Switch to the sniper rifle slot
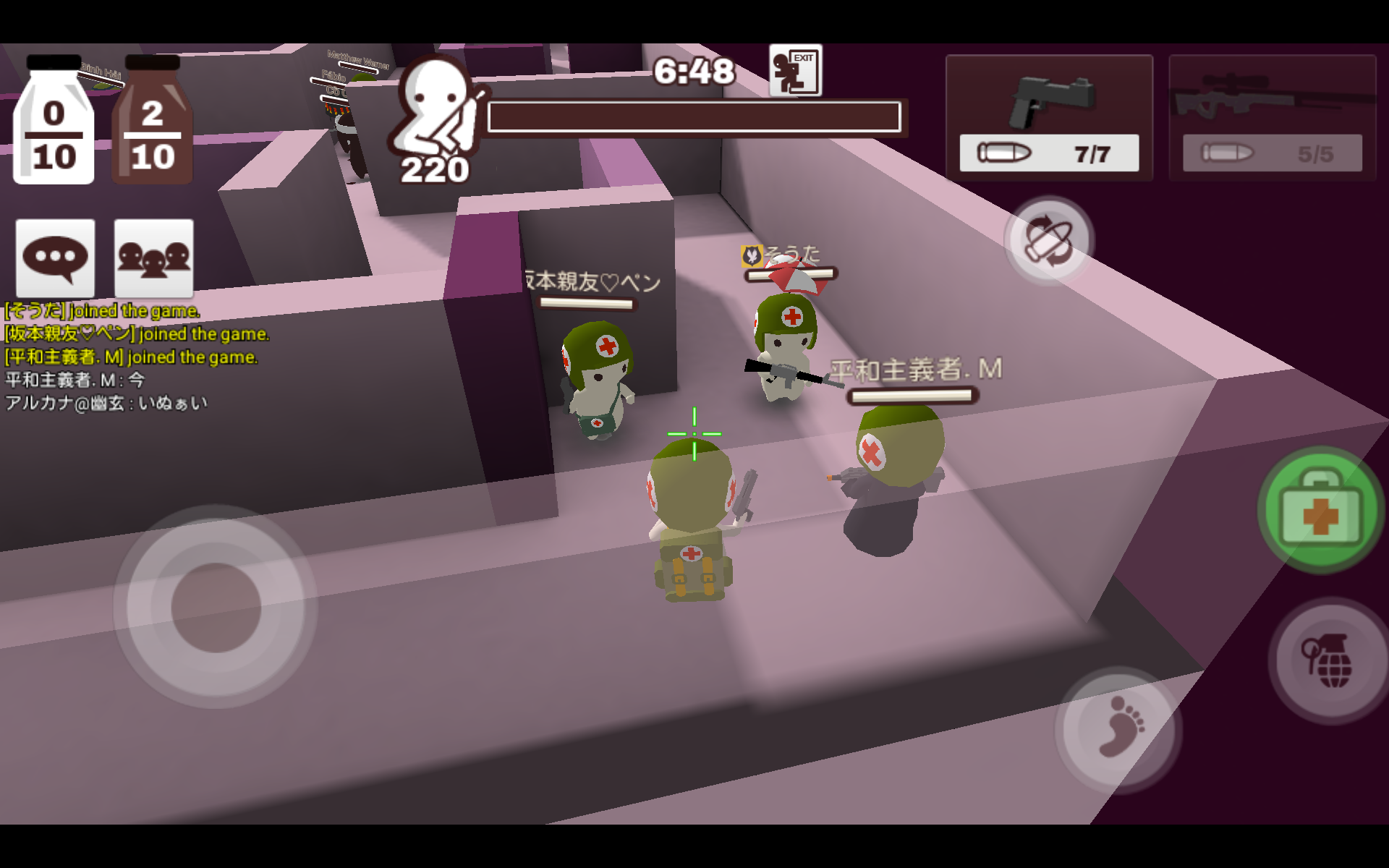Screen dimensions: 1389x868 [x=1272, y=117]
